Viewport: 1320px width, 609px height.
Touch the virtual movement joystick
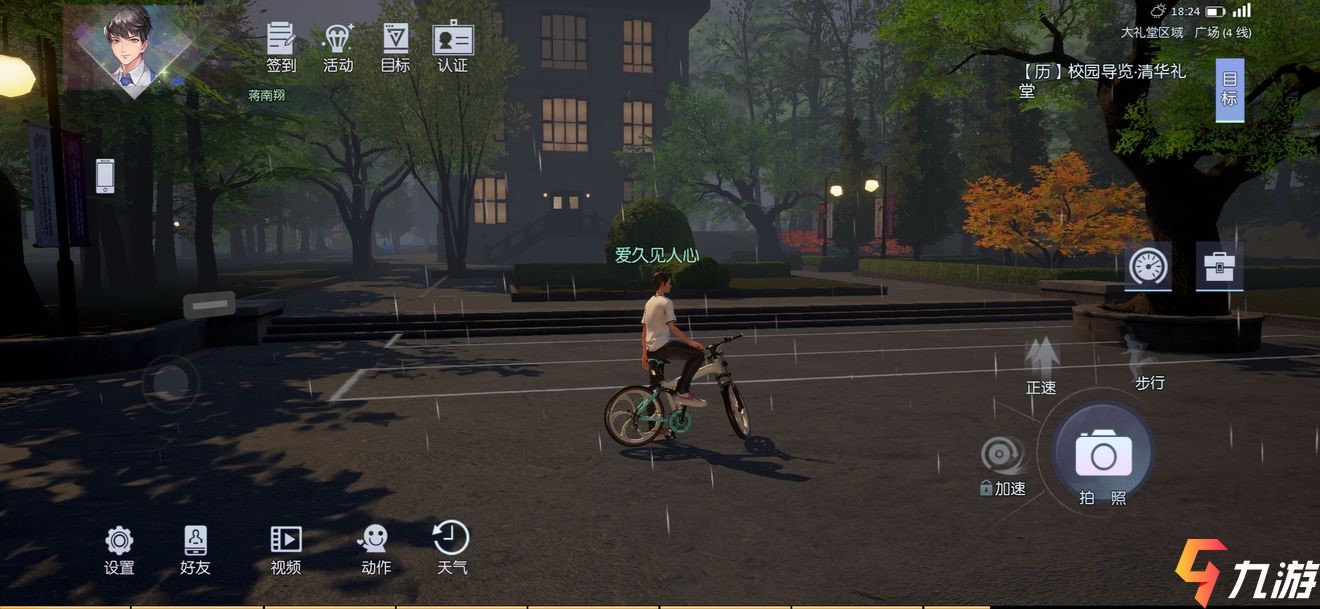[x=170, y=382]
